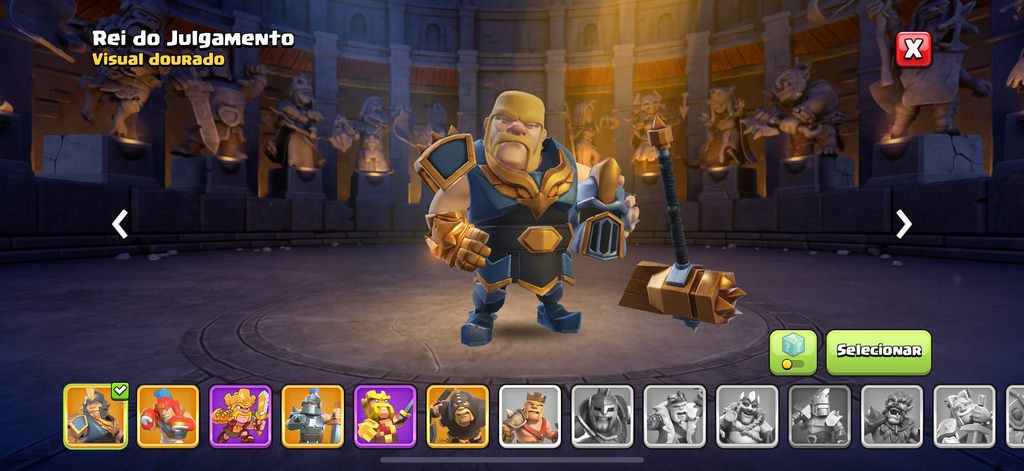
Task: Select the locked horned-helmet king with goggles
Action: tap(747, 416)
